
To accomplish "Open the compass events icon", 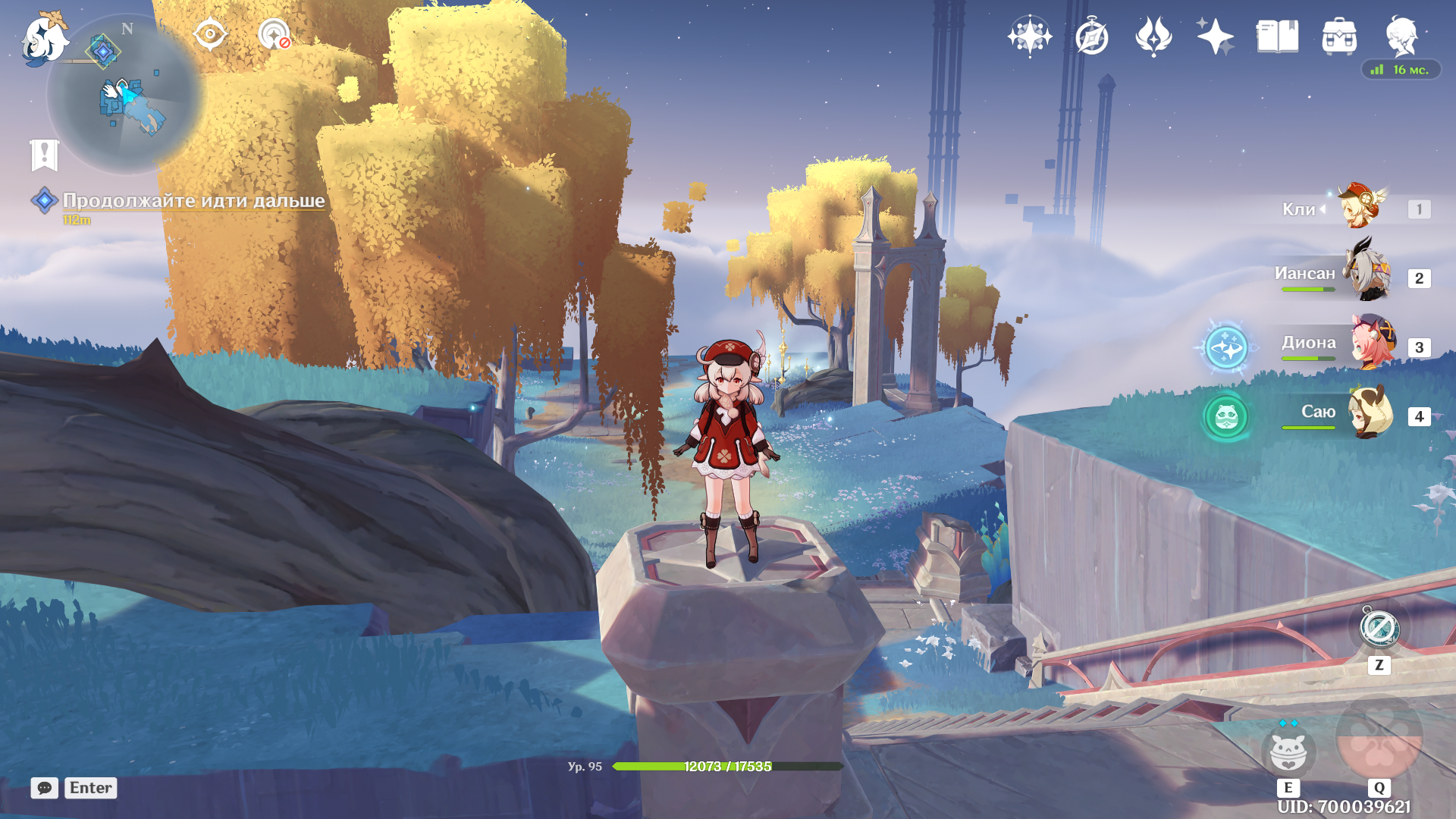I will point(1091,36).
